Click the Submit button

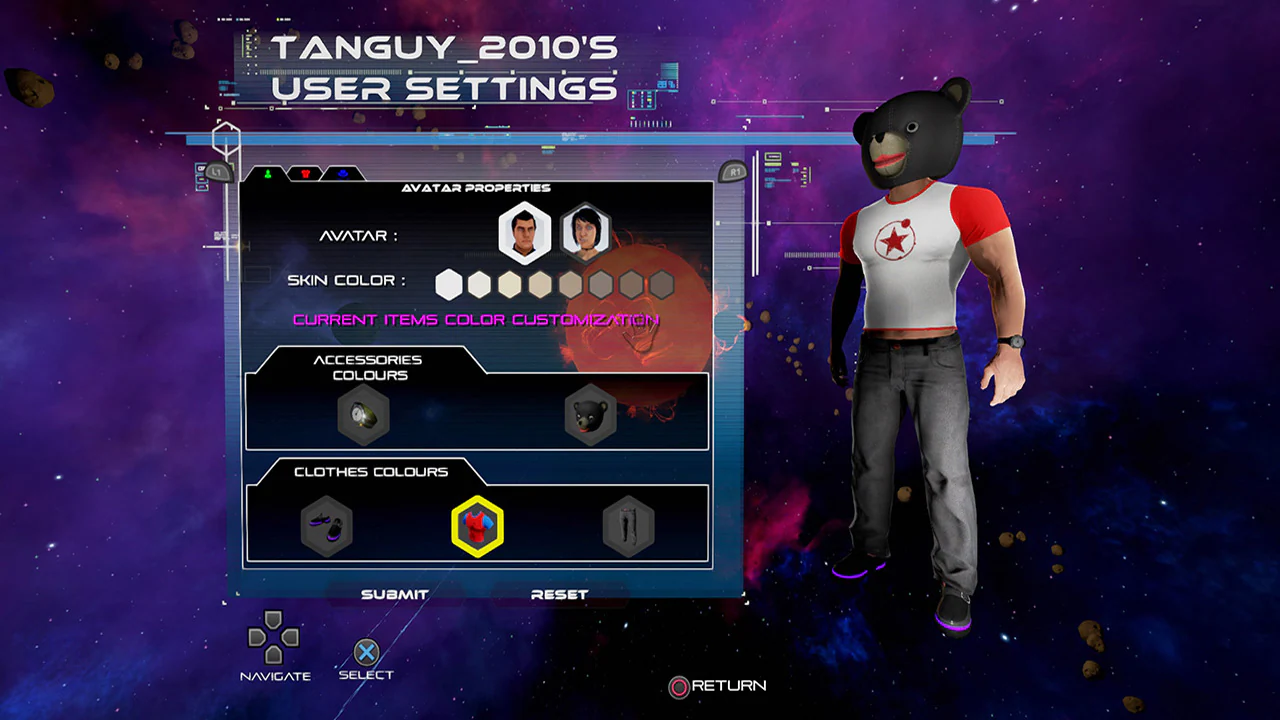tap(396, 593)
